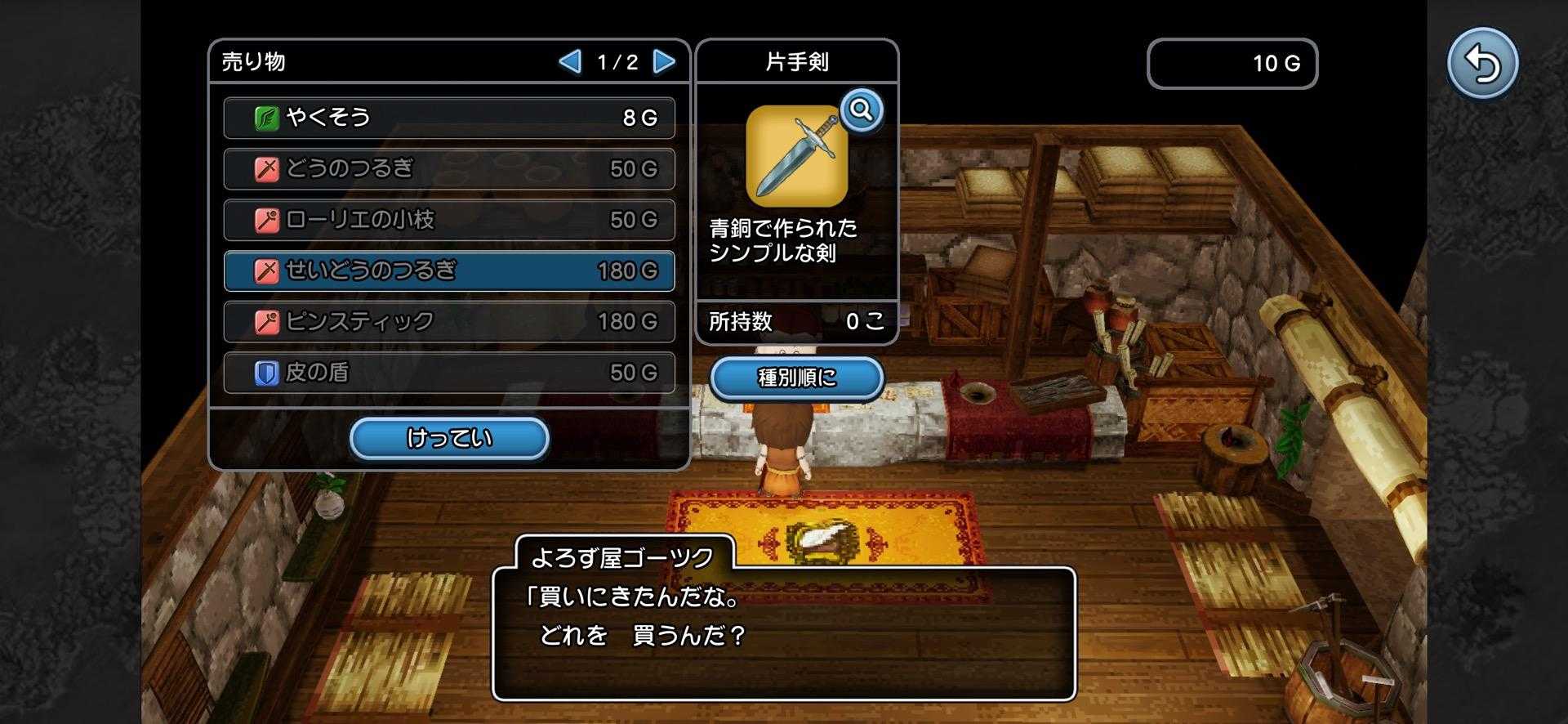Select ピンスティック in the list
Viewport: 1568px width, 724px height.
(x=449, y=322)
